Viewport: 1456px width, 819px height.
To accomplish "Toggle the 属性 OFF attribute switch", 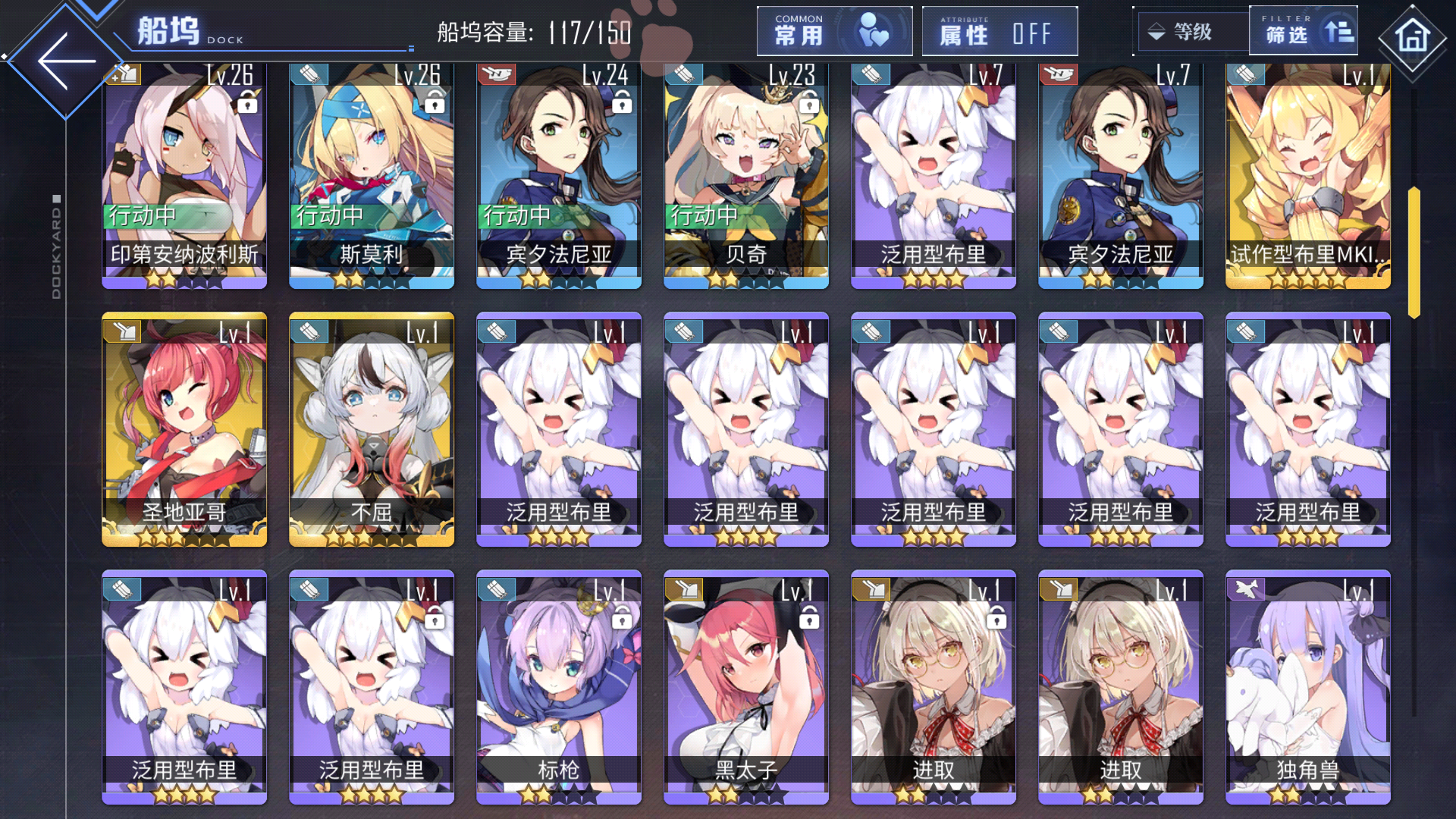I will (999, 31).
